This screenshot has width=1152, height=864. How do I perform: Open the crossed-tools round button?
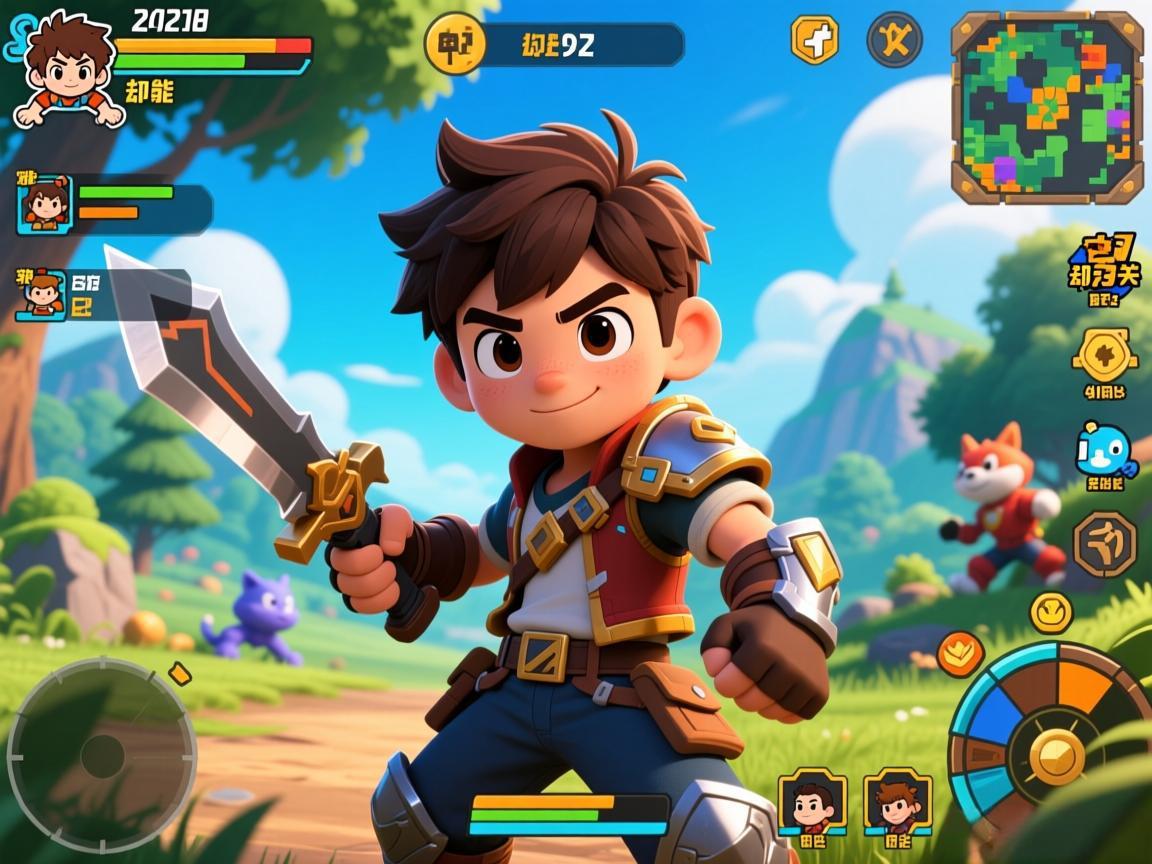[x=893, y=40]
